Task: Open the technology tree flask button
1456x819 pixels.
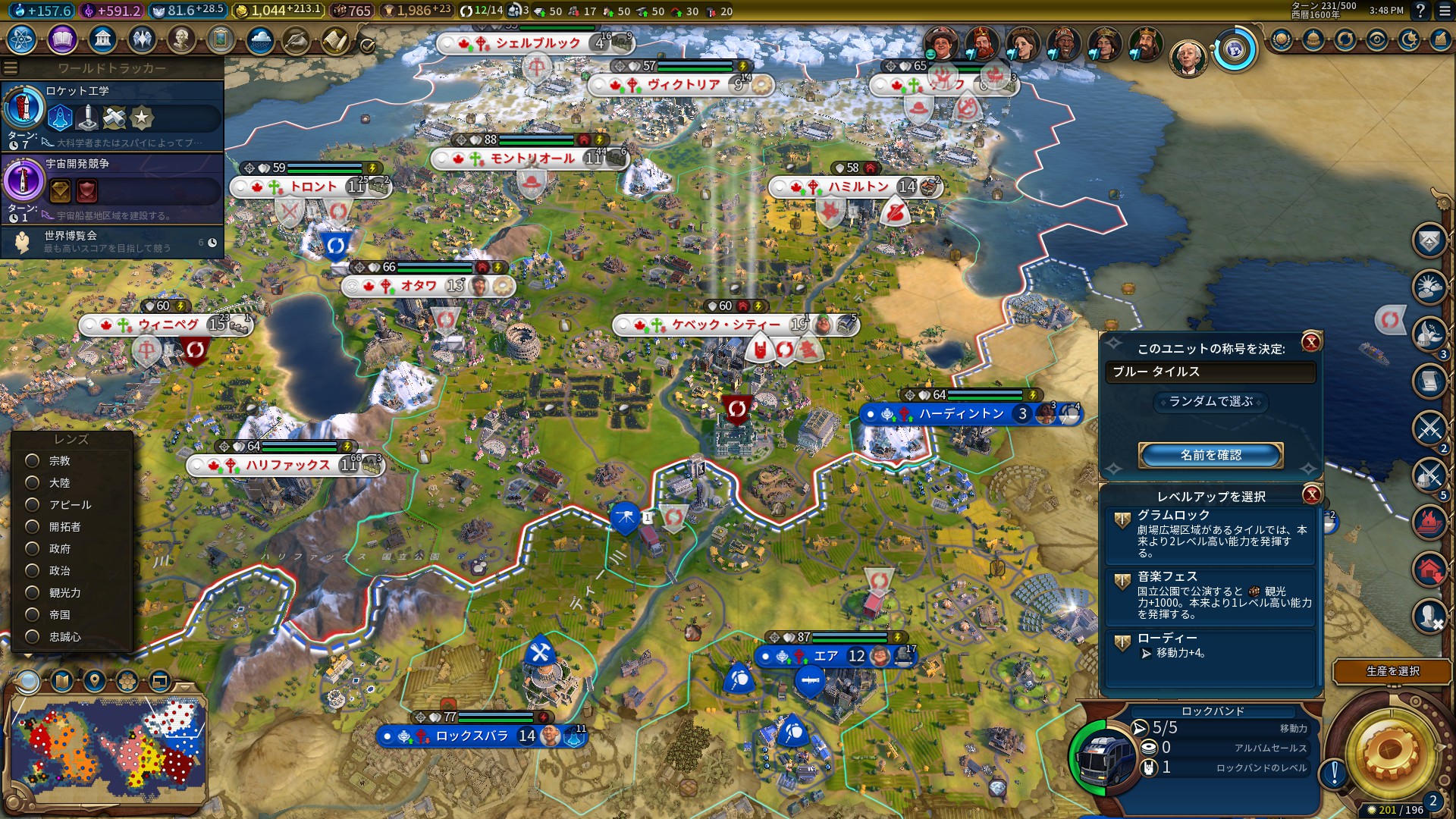Action: pyautogui.click(x=22, y=39)
